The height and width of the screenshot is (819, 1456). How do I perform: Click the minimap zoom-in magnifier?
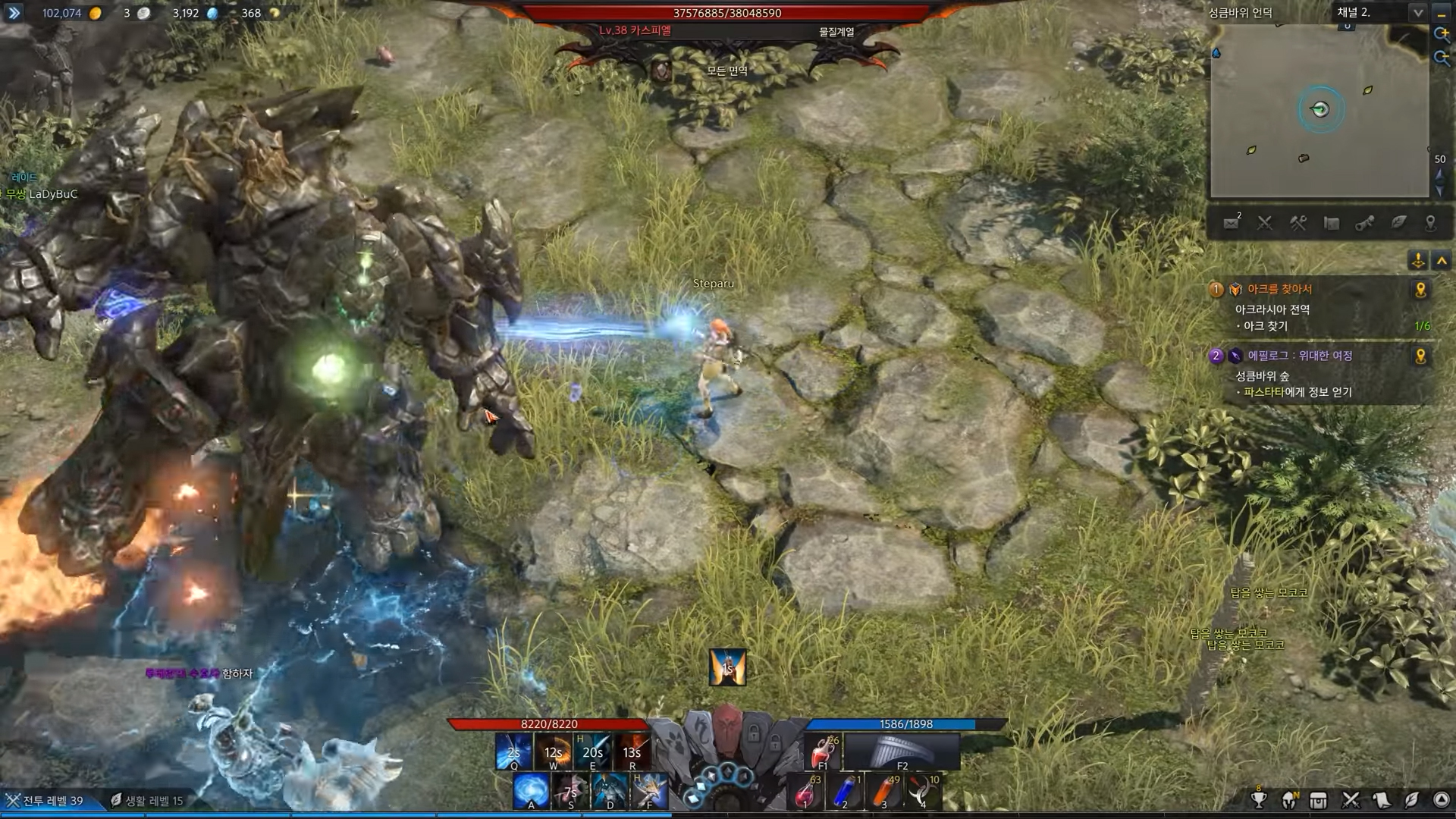[x=1442, y=33]
